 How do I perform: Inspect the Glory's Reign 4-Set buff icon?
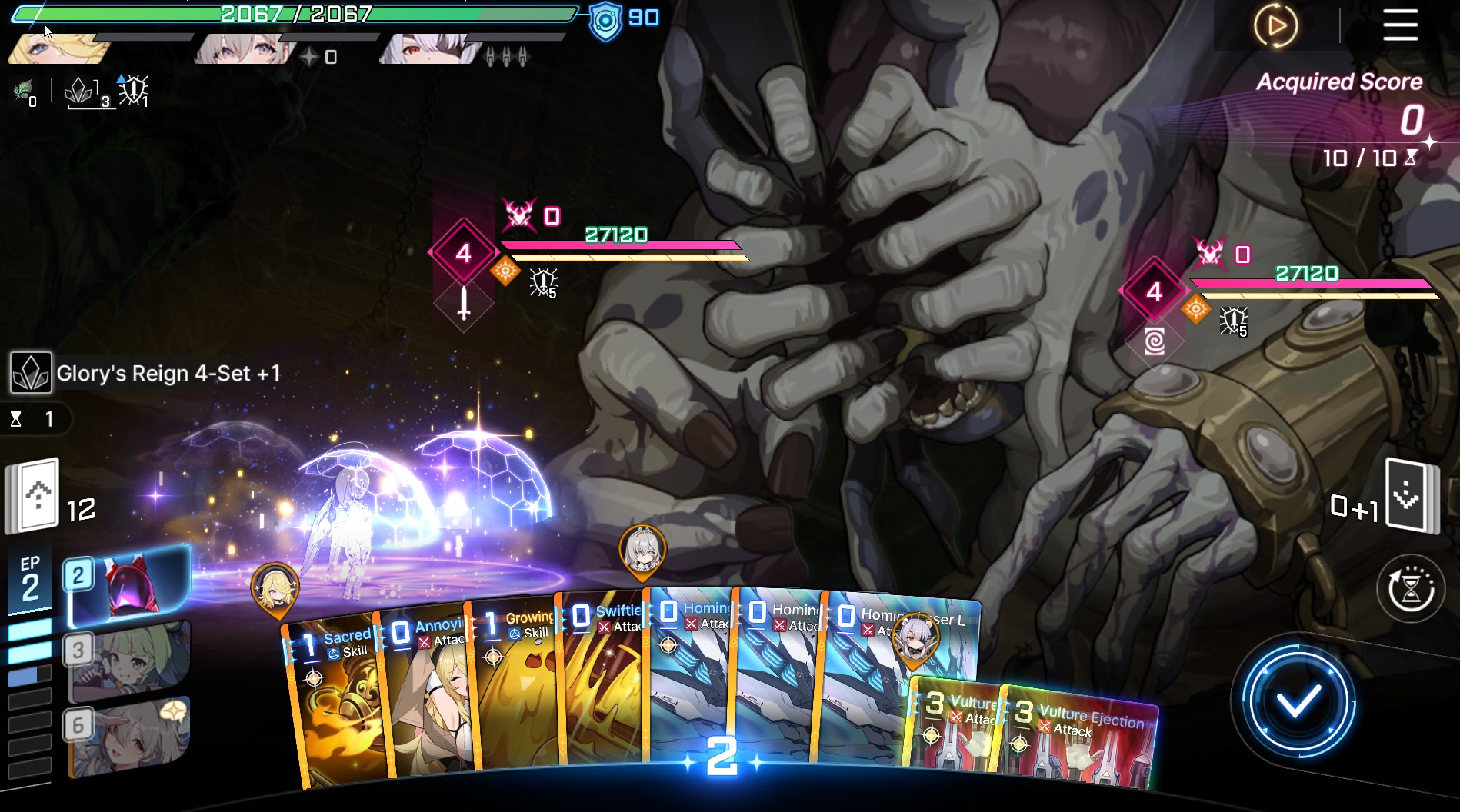31,373
